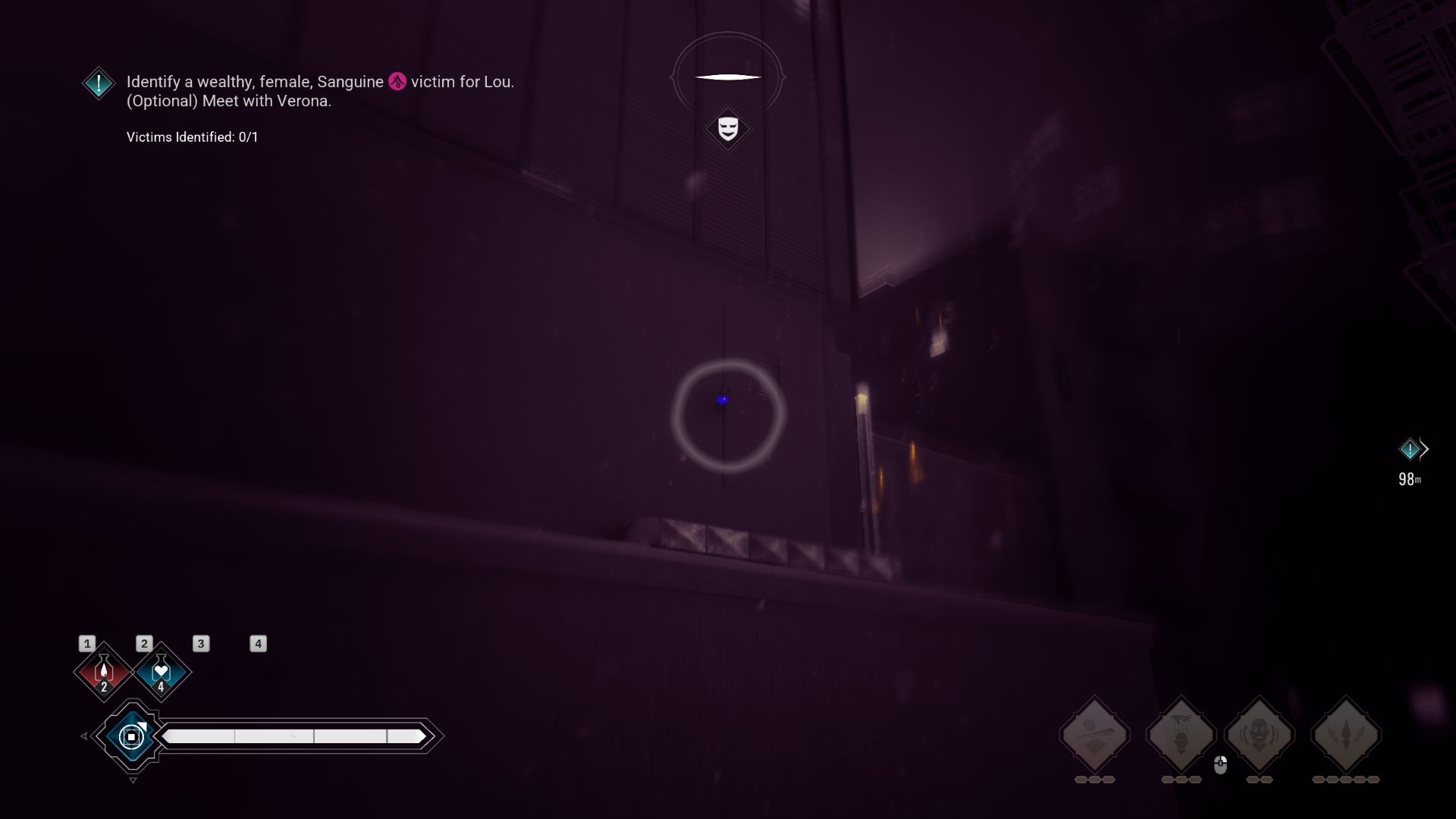Image resolution: width=1456 pixels, height=819 pixels.
Task: Click the Victims Identified 0/1 counter
Action: (x=191, y=137)
